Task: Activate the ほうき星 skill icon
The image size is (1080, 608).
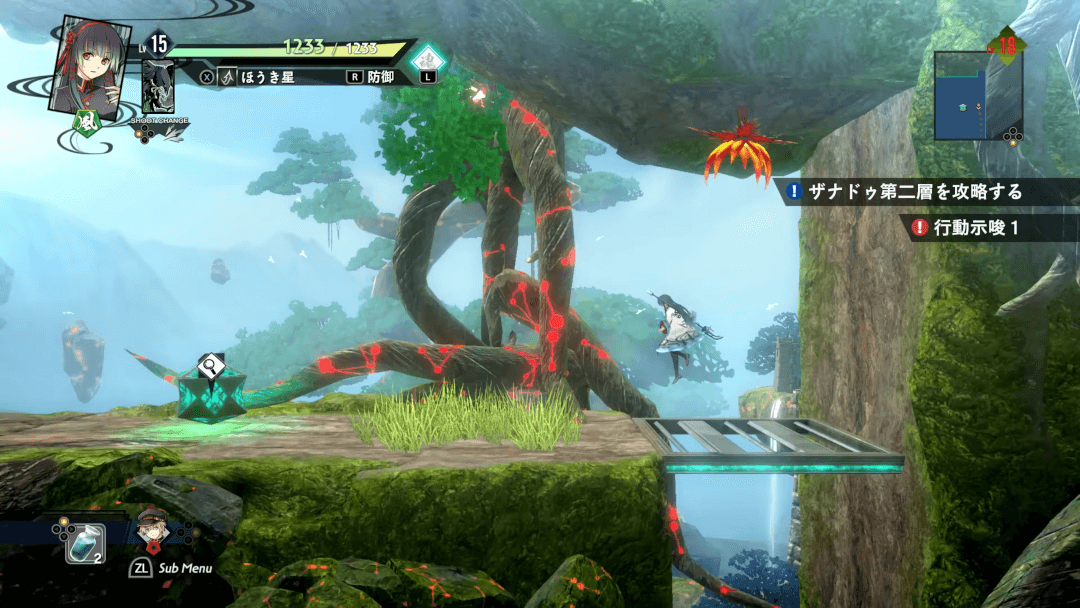Action: pyautogui.click(x=228, y=76)
